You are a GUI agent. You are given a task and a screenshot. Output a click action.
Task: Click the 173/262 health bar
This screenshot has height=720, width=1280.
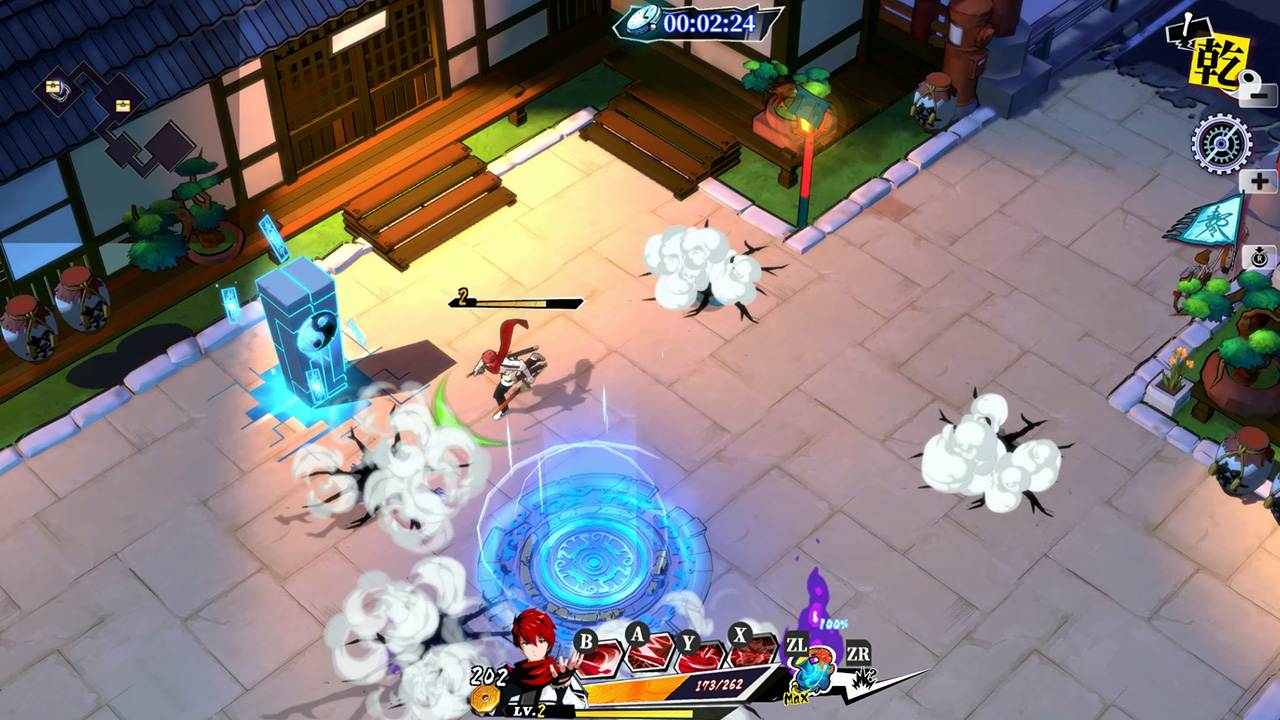click(x=718, y=684)
